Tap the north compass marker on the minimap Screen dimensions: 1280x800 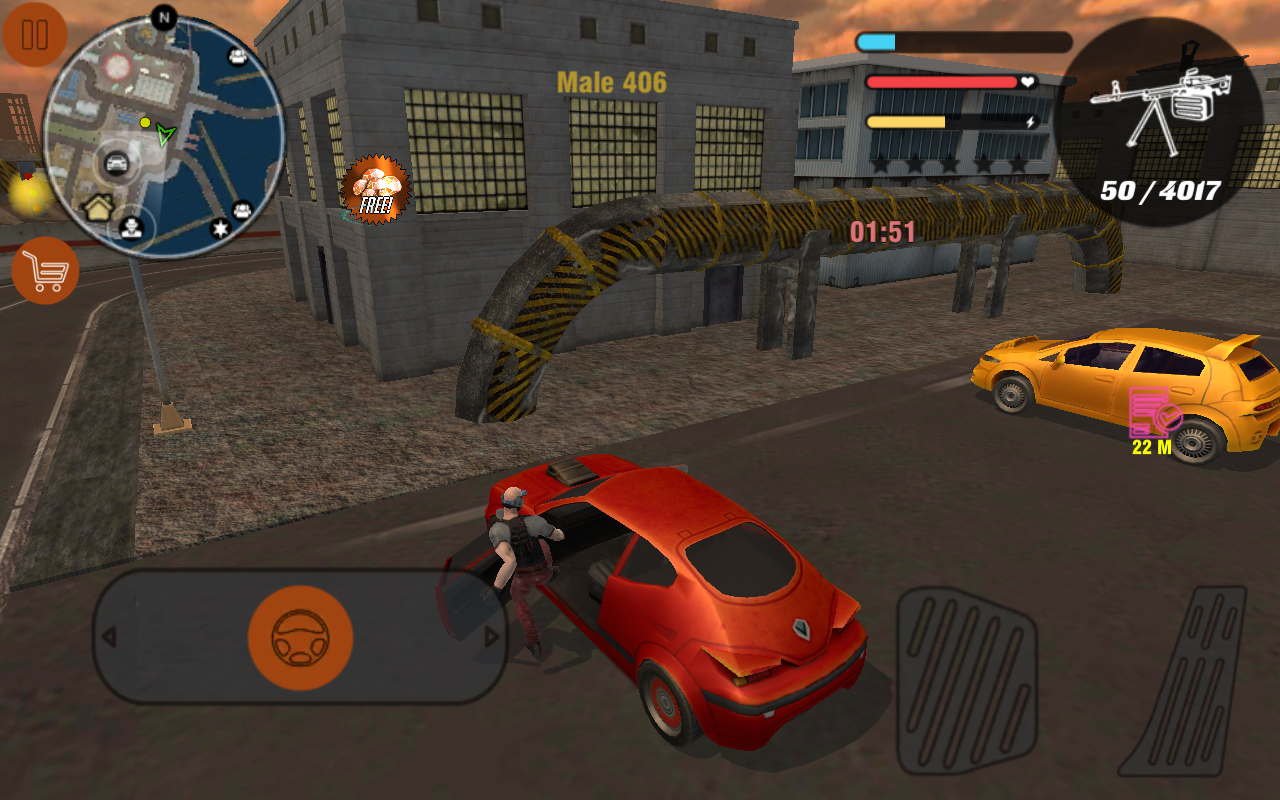click(163, 15)
